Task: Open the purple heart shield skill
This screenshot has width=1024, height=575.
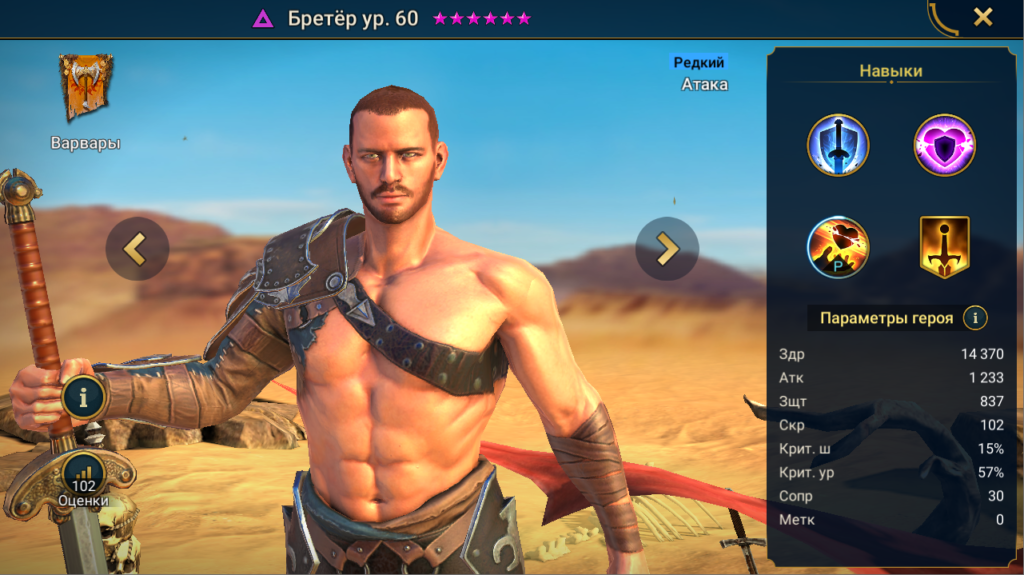Action: (944, 145)
